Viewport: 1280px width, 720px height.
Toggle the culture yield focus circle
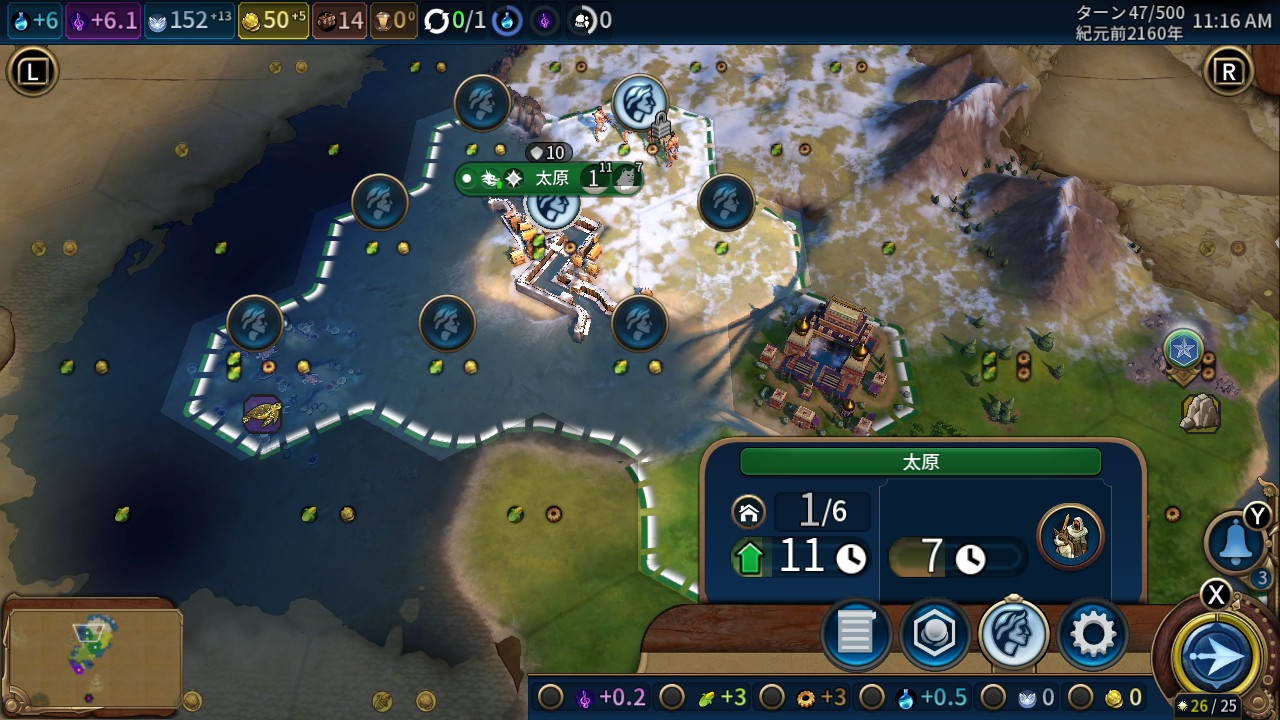click(x=550, y=697)
